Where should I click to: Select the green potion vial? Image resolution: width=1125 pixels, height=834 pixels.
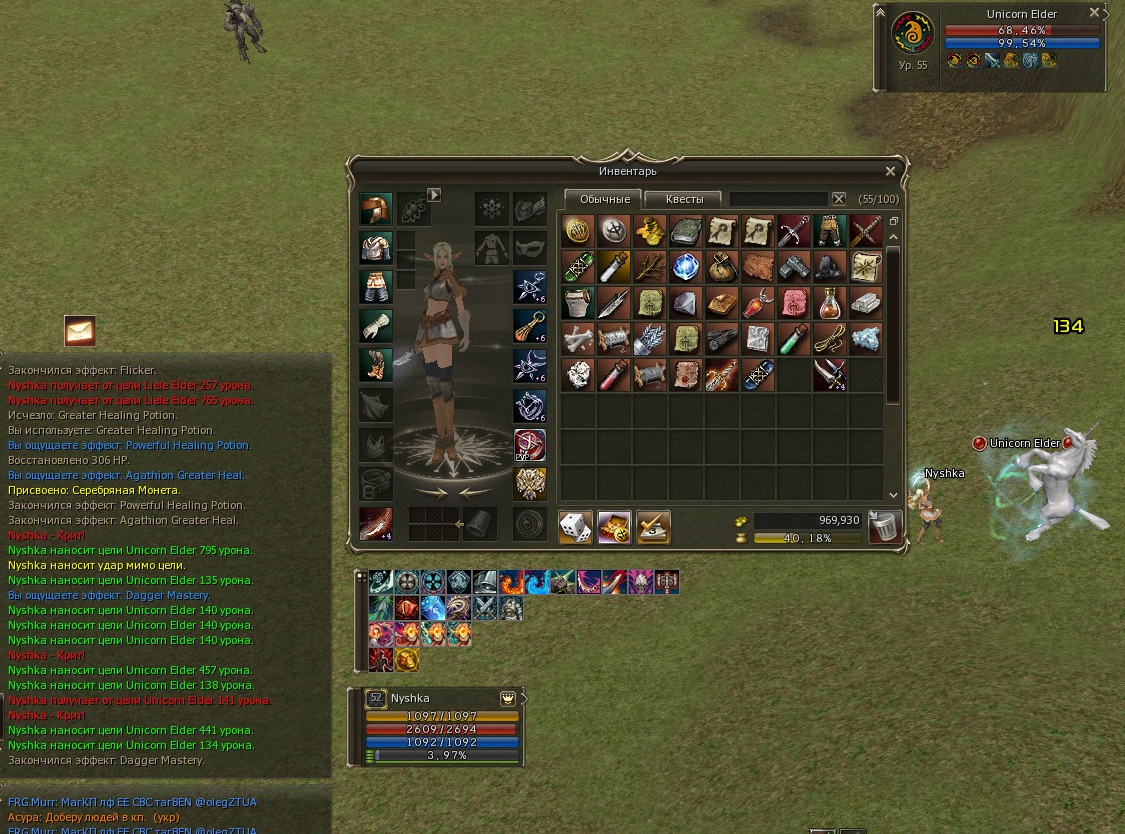[794, 339]
